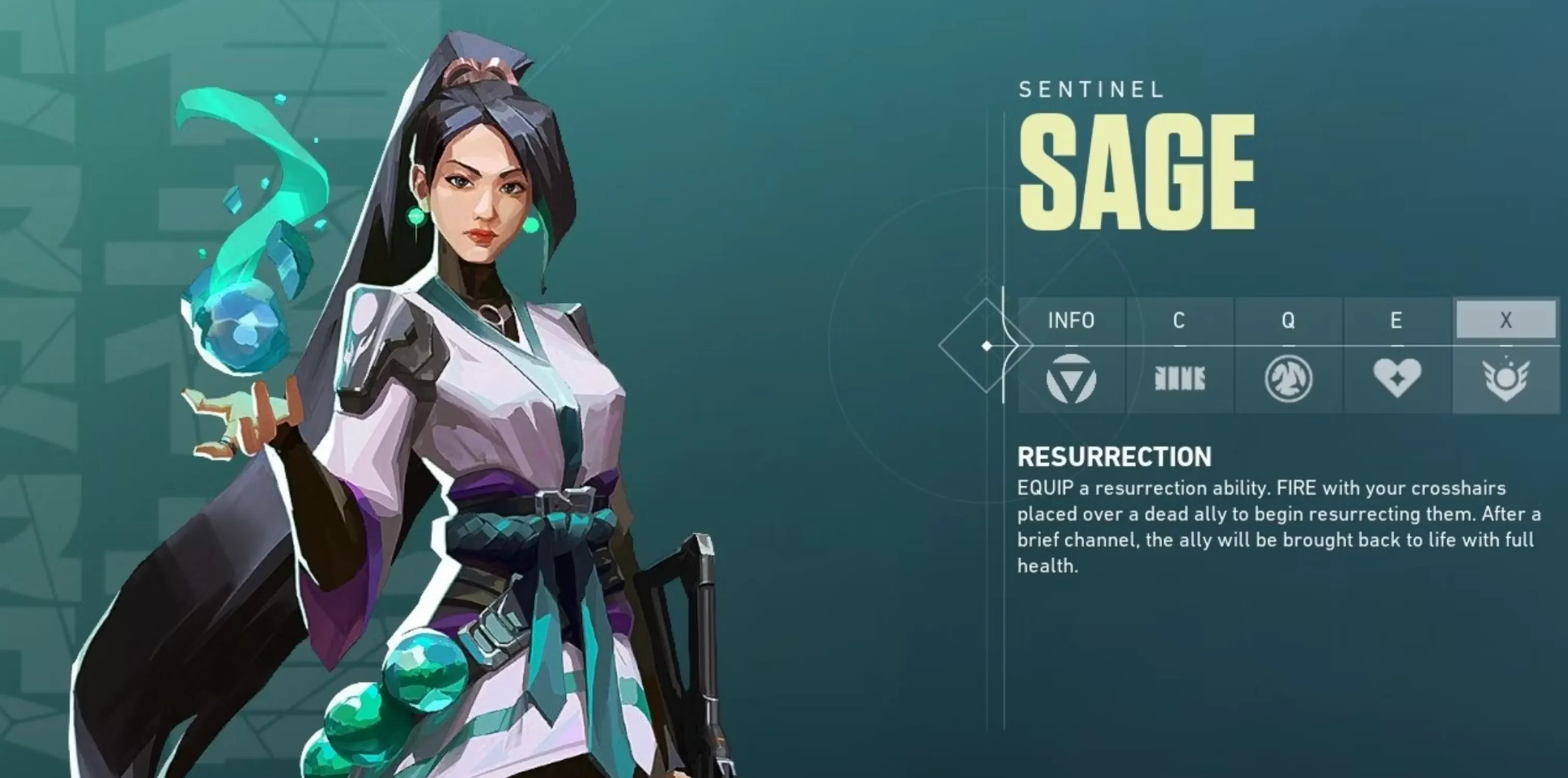
Task: Click the Resurrection winged ultimate icon
Action: (1505, 380)
